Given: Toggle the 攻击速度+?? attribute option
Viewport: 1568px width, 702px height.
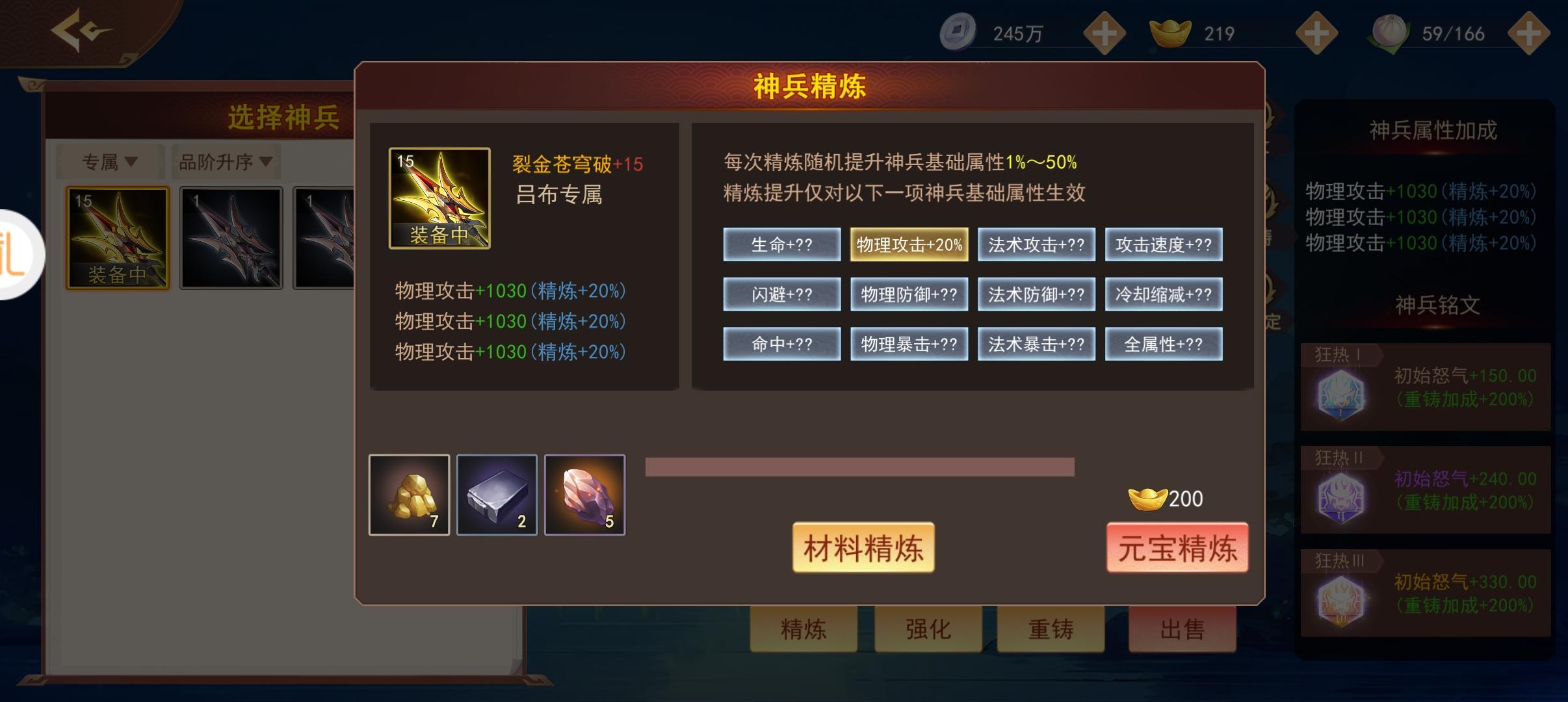Looking at the screenshot, I should click(1164, 245).
